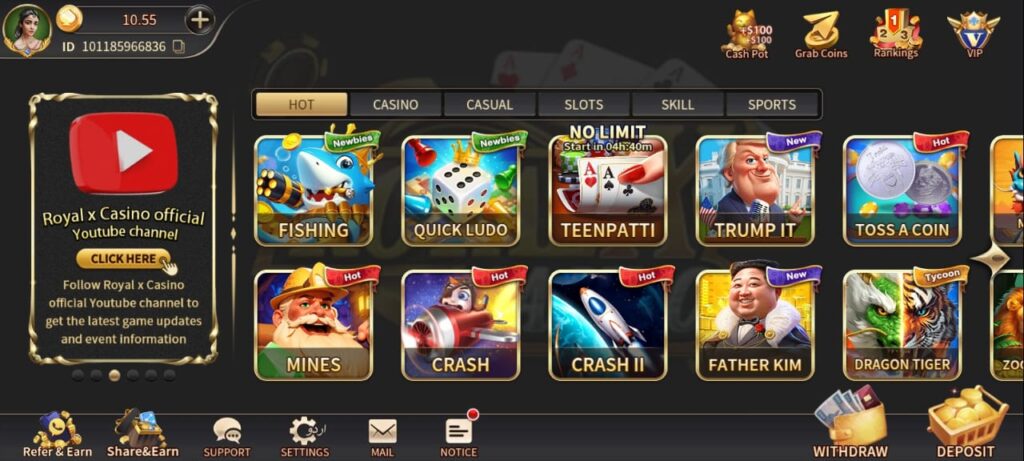Open the CRASH II rocket game

(607, 325)
